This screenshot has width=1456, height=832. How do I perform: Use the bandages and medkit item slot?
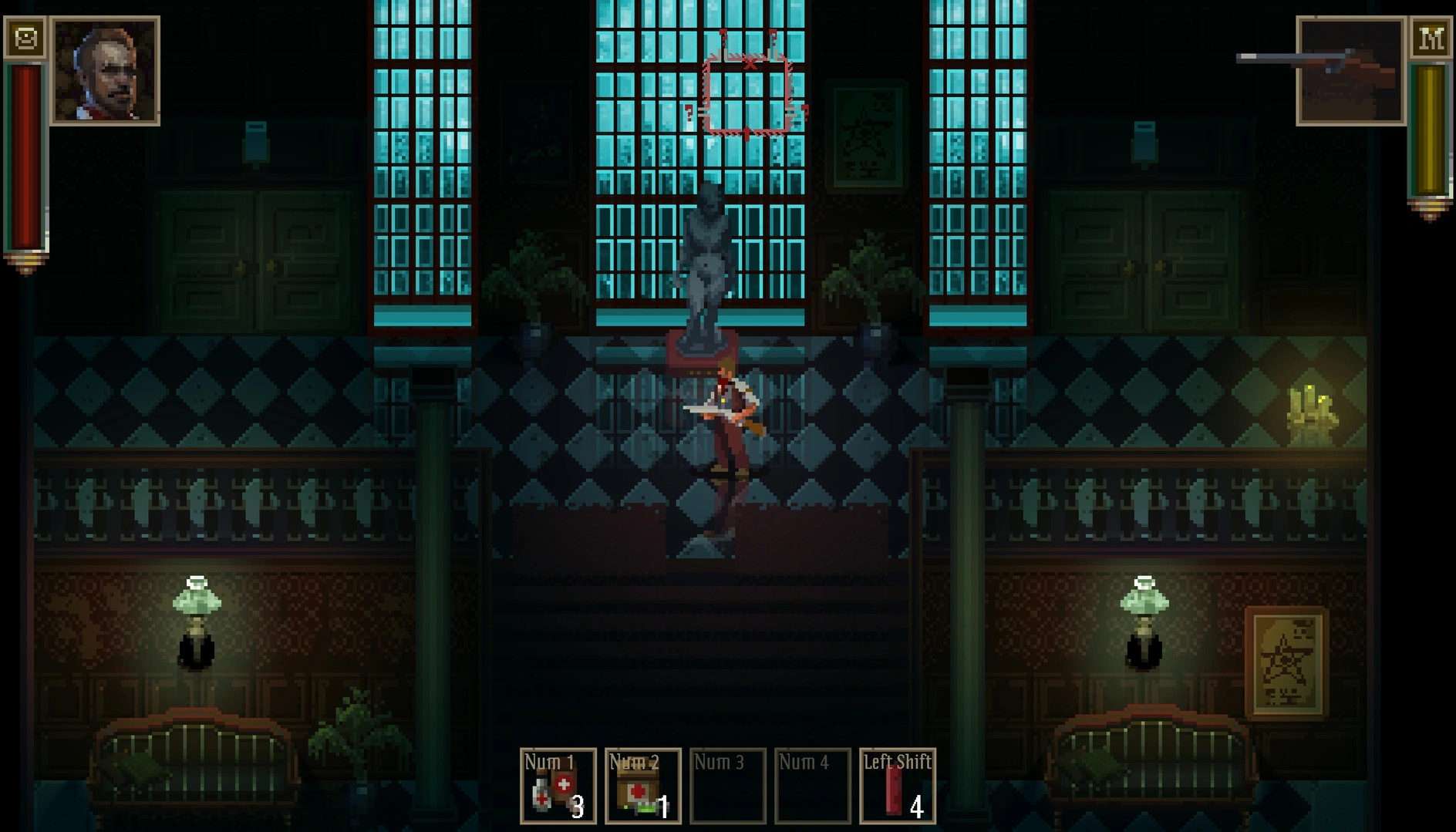tap(558, 786)
